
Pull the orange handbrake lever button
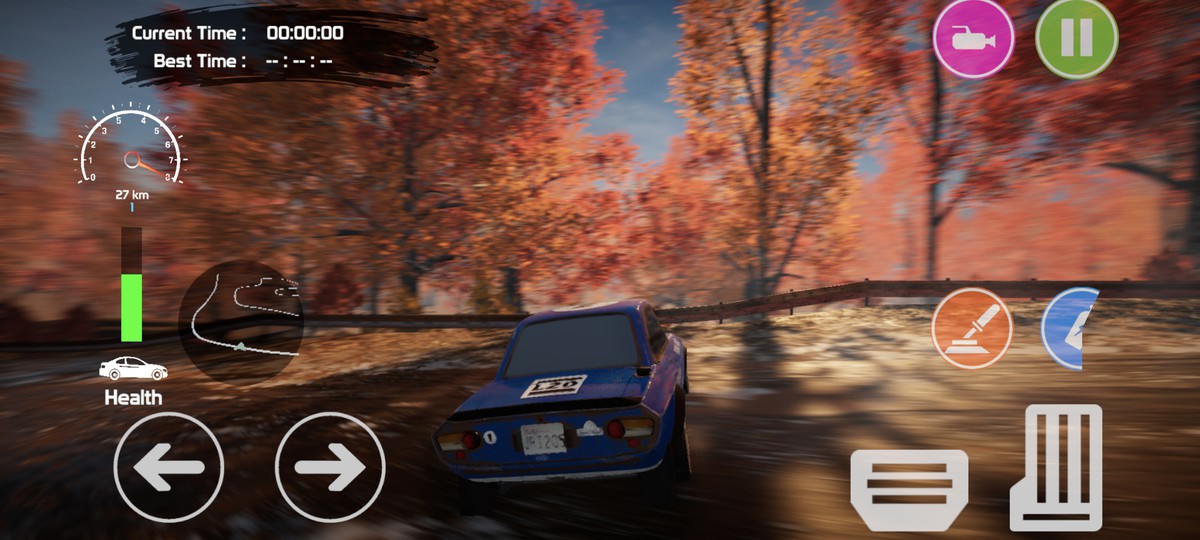point(972,328)
